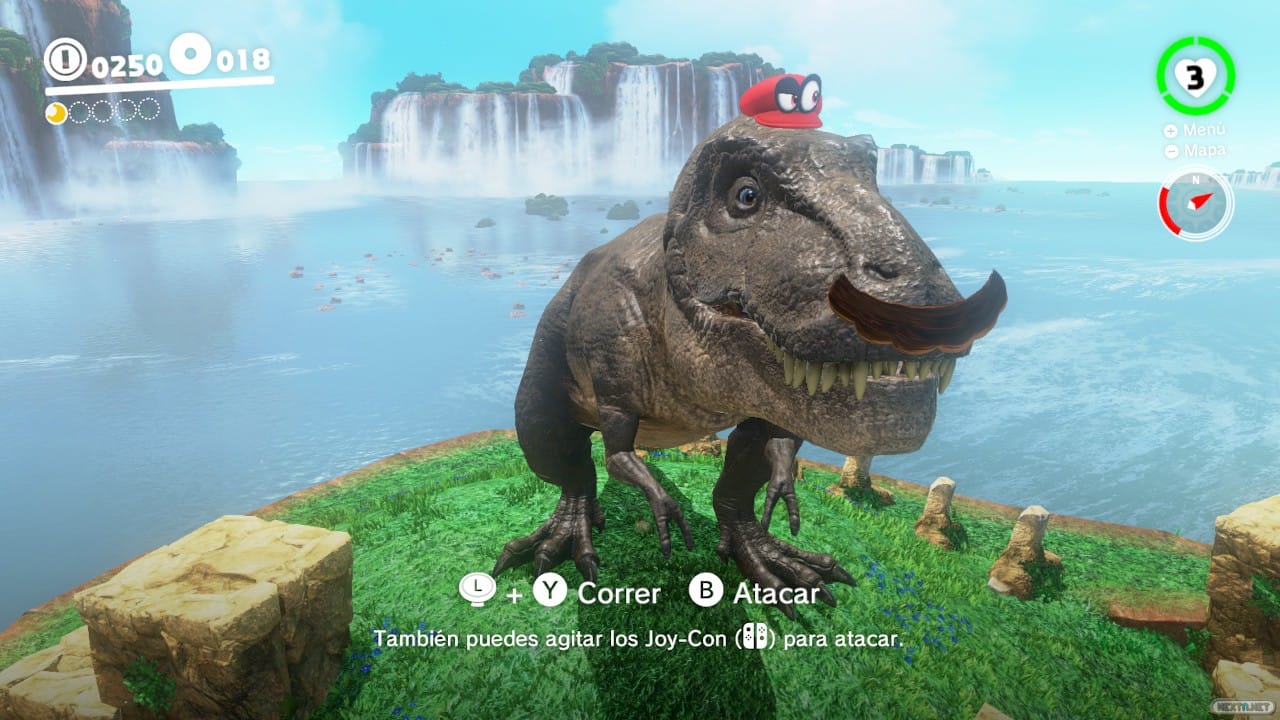Click the purple regional coin icon
1280x720 pixels.
pos(190,53)
